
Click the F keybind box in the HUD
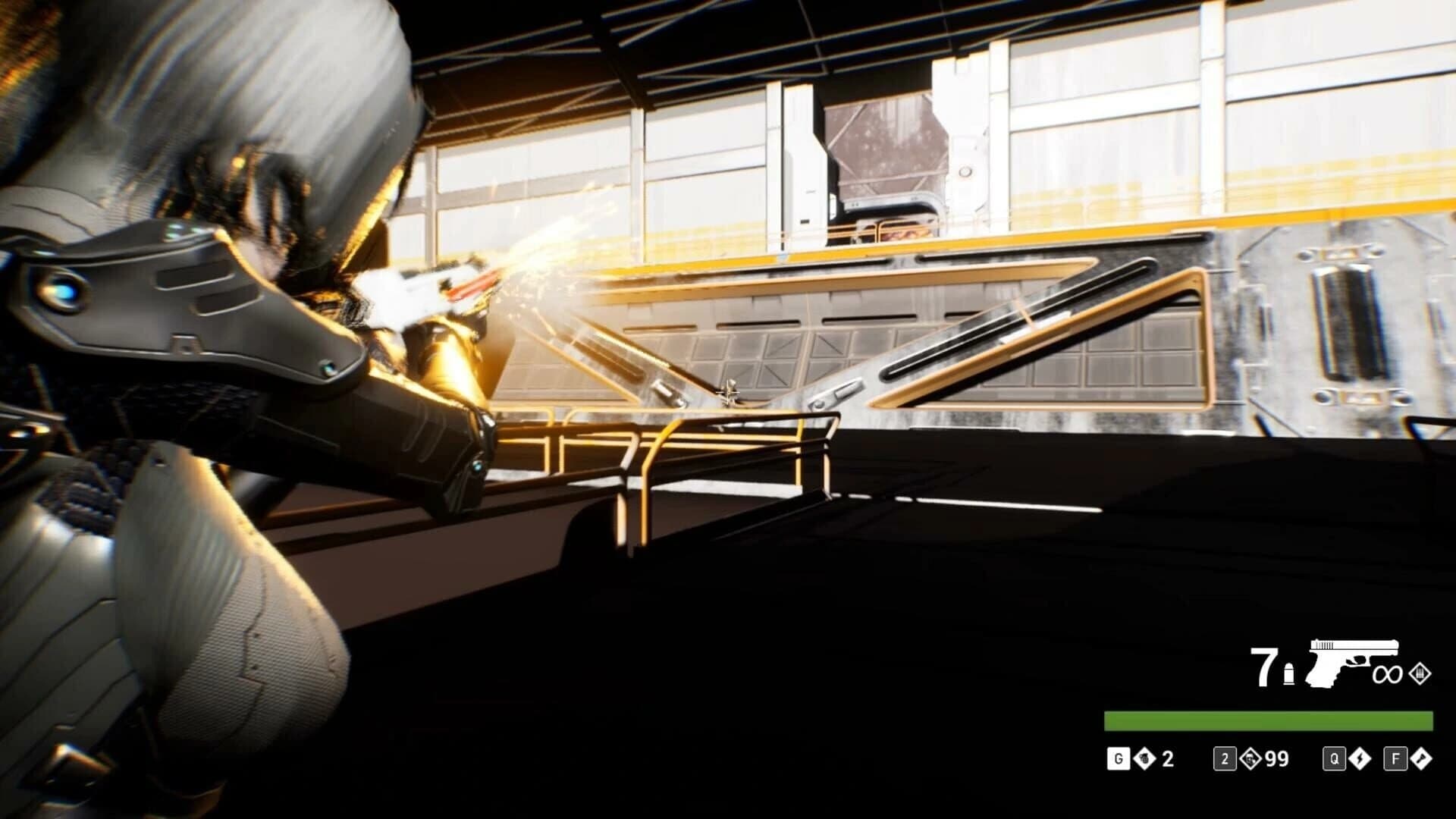1395,758
